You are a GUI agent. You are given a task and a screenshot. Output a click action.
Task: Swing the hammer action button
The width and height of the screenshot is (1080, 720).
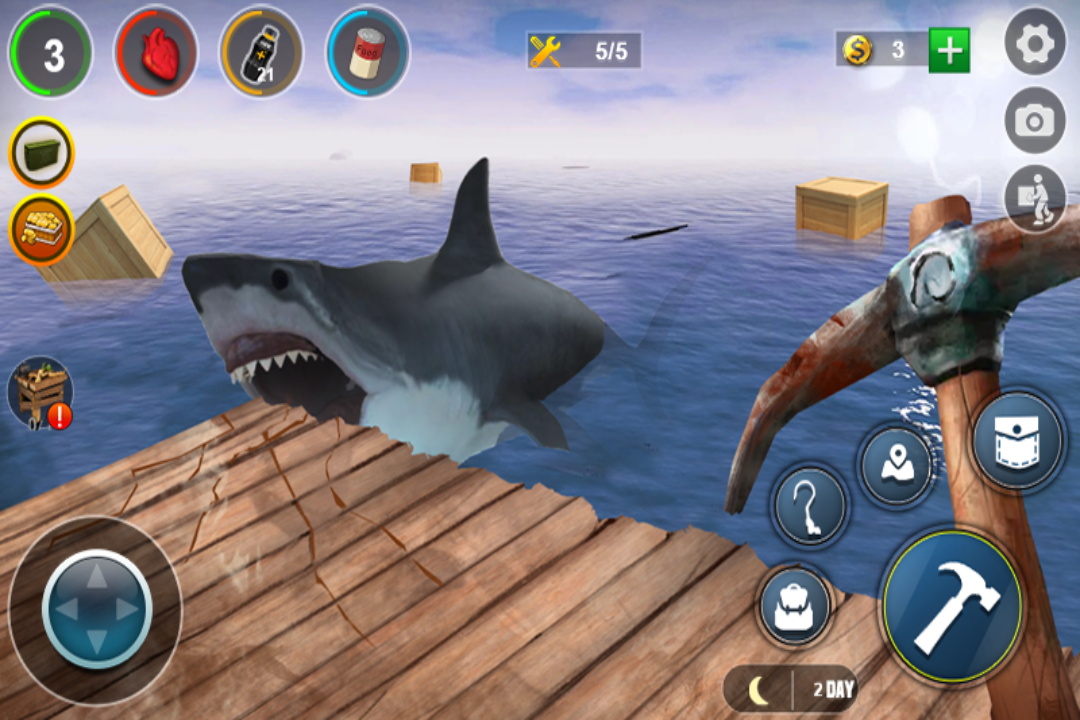coord(952,605)
